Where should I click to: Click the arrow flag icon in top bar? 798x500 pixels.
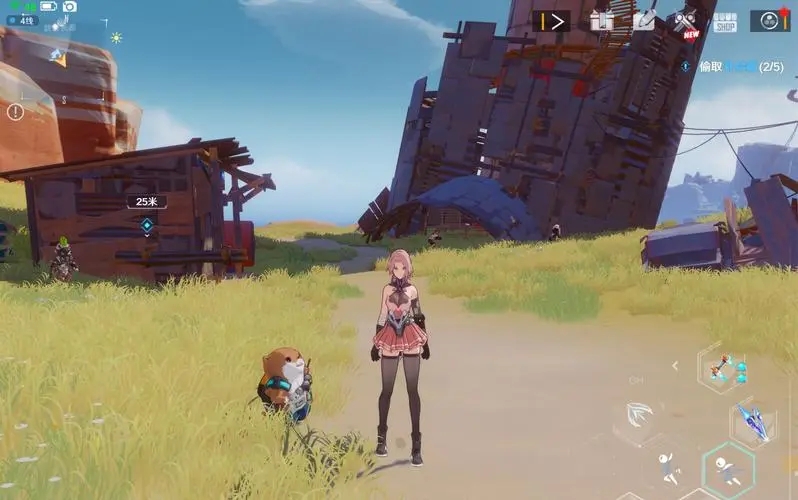coord(551,20)
